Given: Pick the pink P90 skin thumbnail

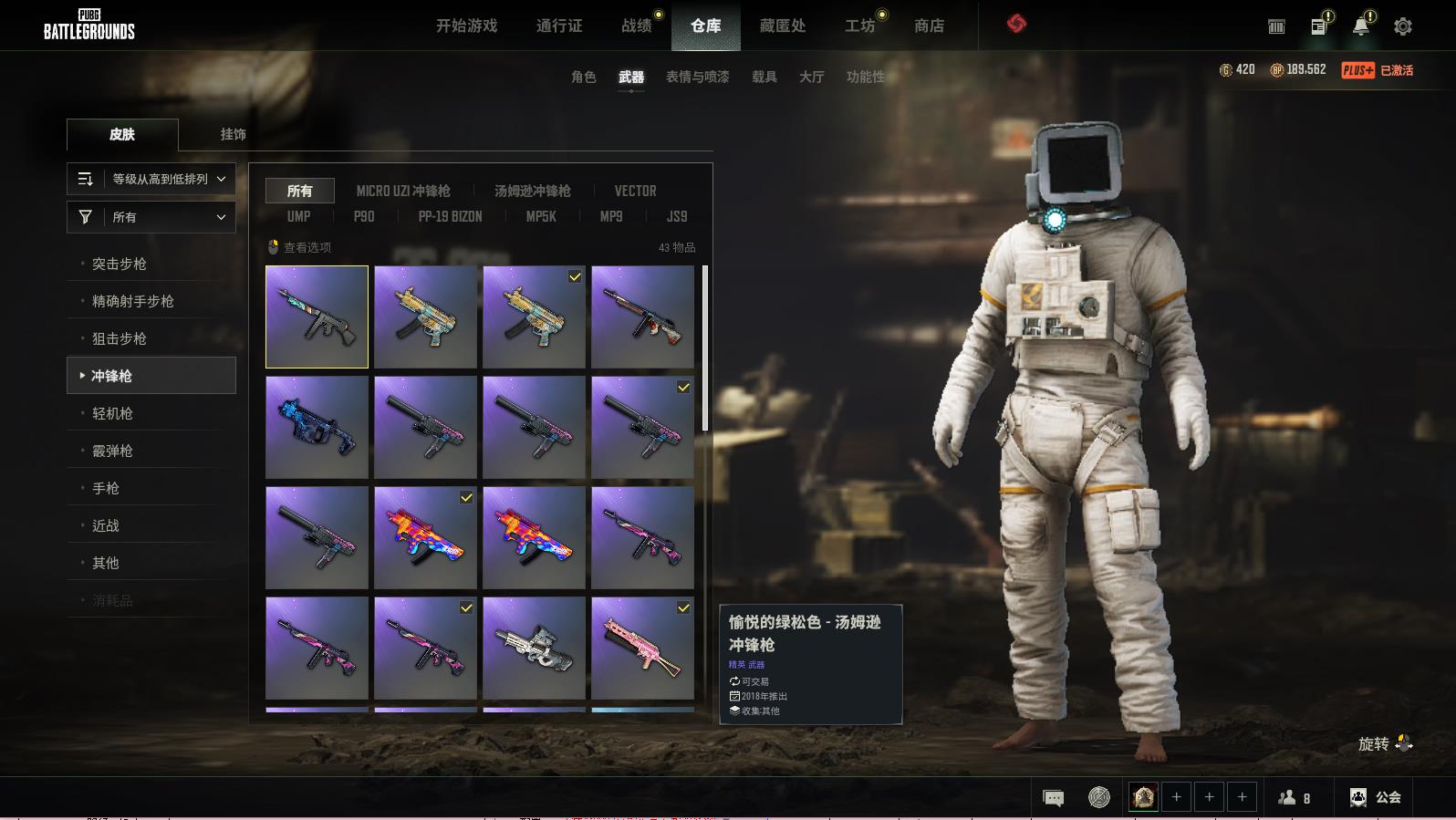Looking at the screenshot, I should (642, 648).
